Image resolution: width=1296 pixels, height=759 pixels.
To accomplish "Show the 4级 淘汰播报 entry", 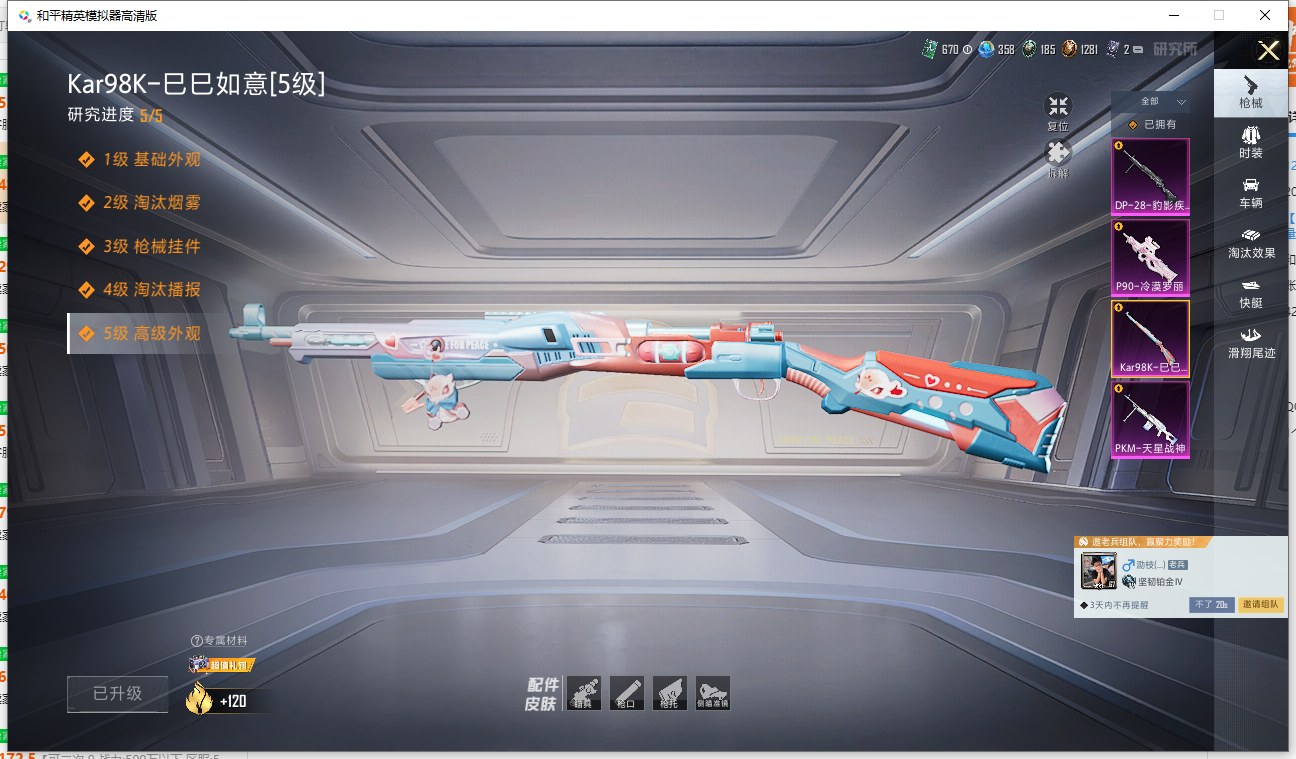I will (152, 290).
